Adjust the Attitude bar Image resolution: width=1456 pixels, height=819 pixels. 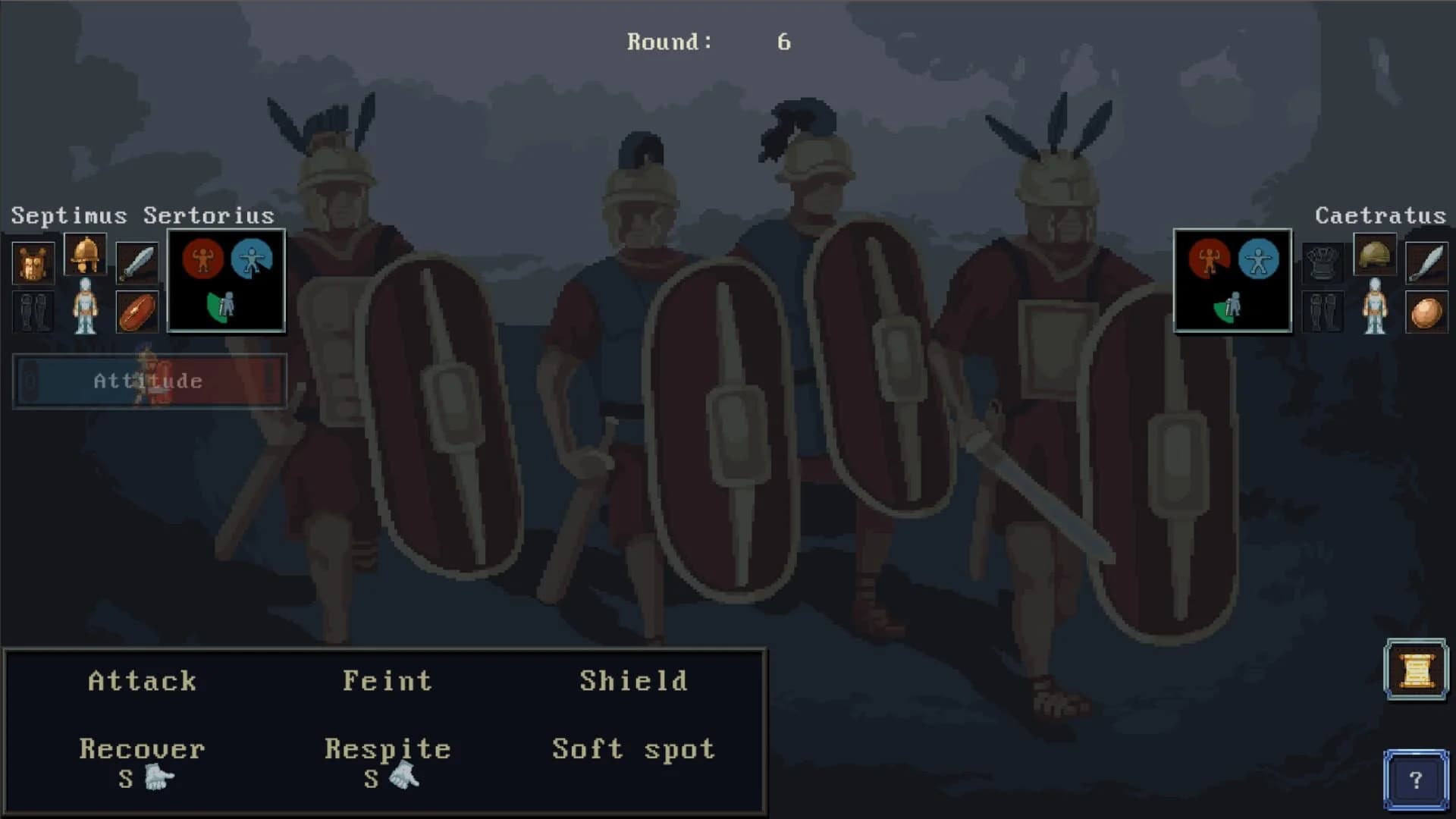149,381
